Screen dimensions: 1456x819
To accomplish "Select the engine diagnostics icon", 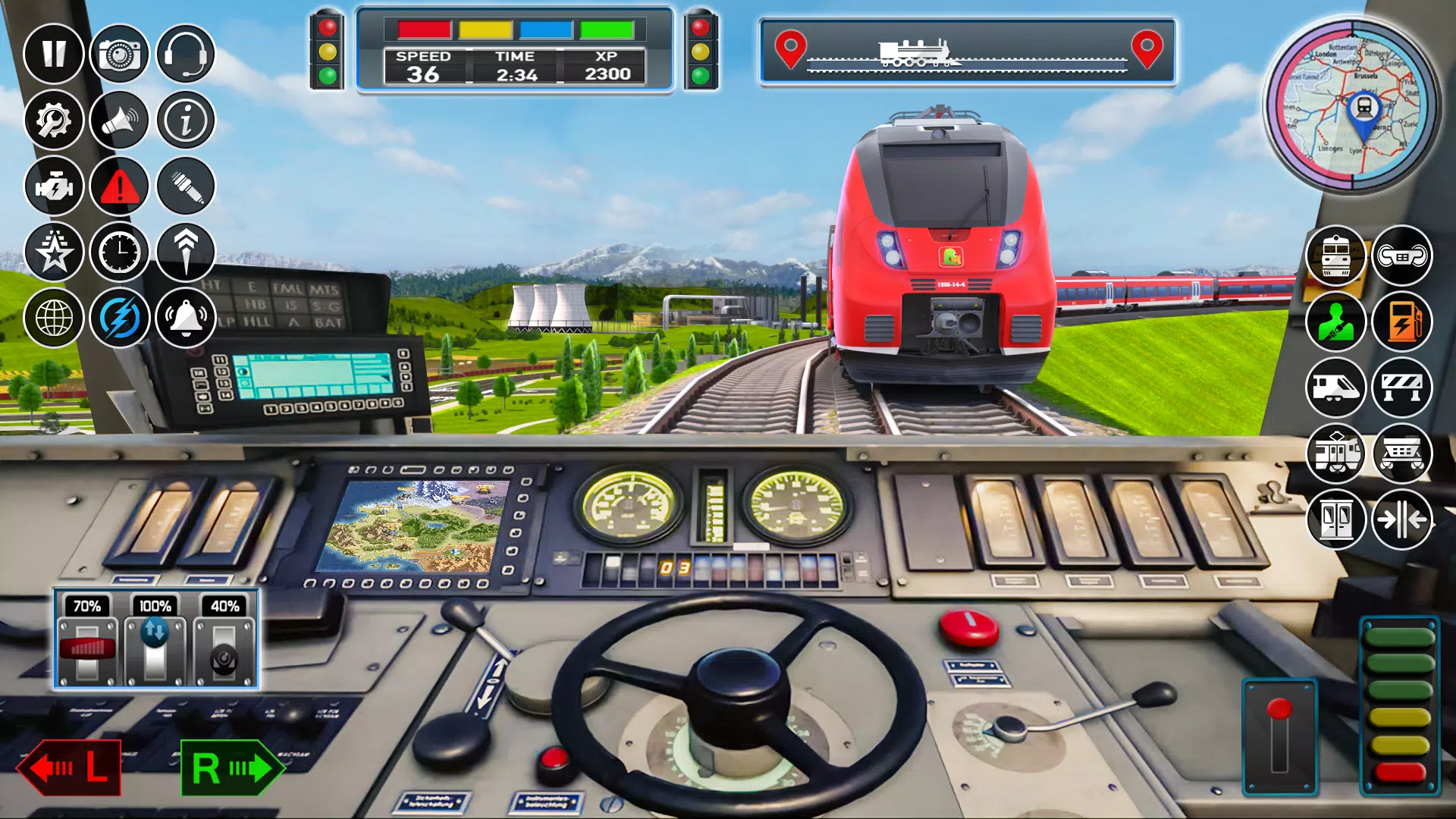I will tap(52, 186).
